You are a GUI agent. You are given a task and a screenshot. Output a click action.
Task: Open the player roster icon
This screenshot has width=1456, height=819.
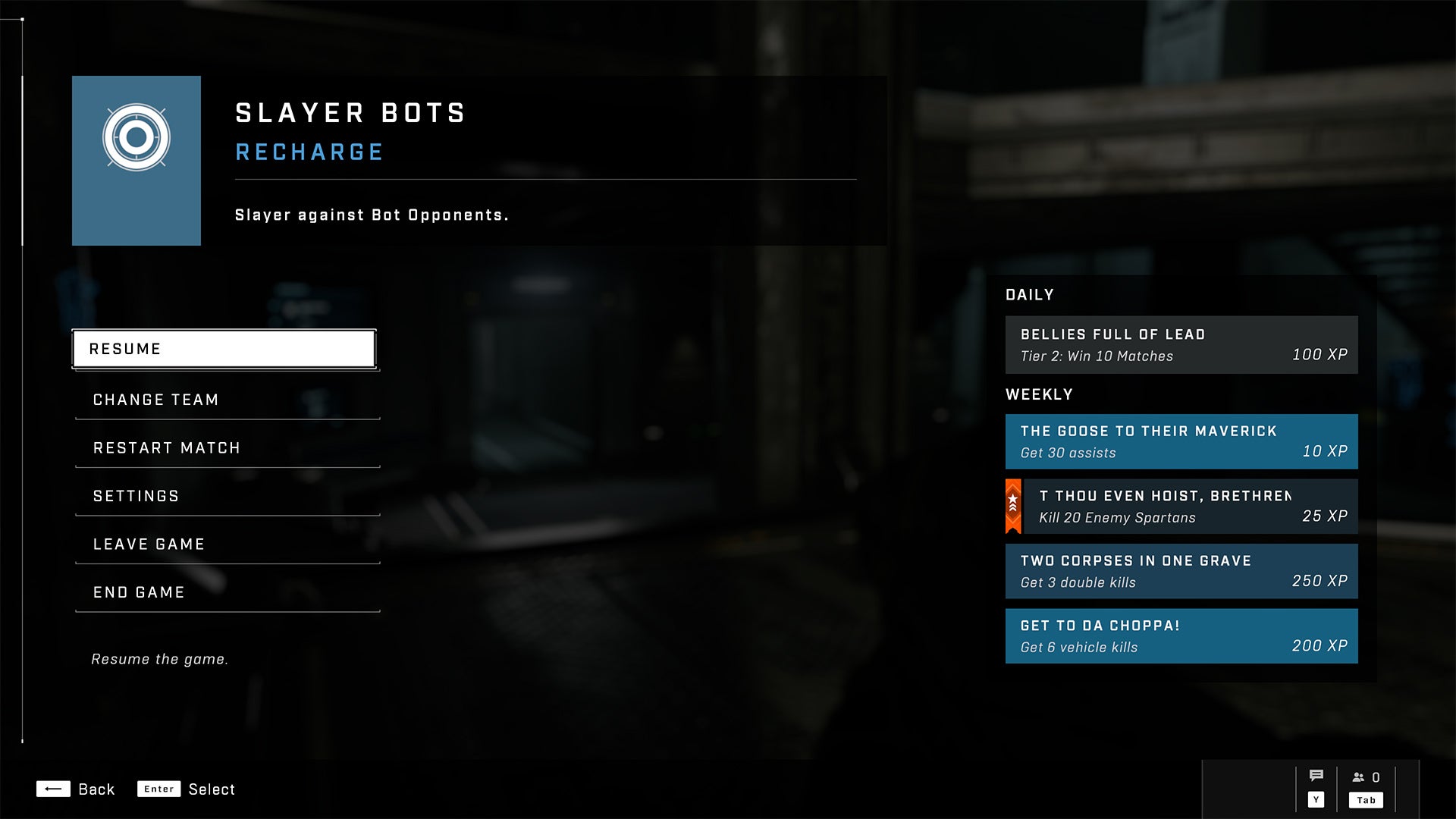pos(1357,776)
